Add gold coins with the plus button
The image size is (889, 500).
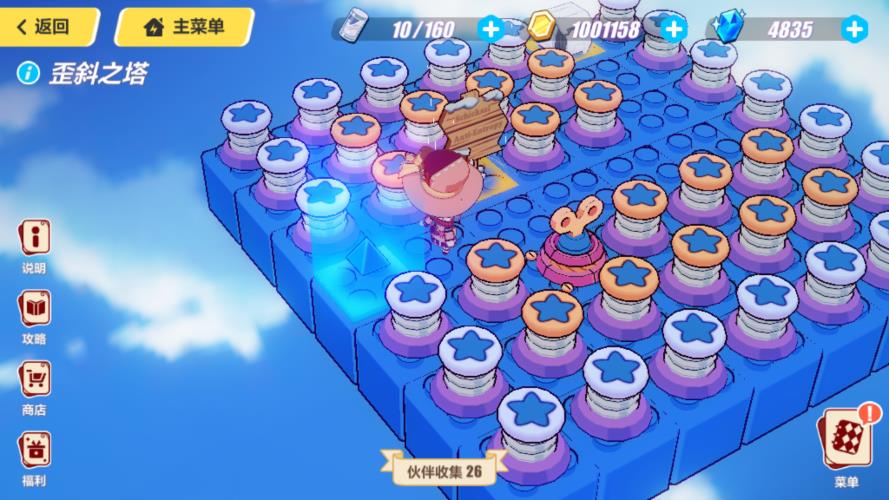coord(673,29)
